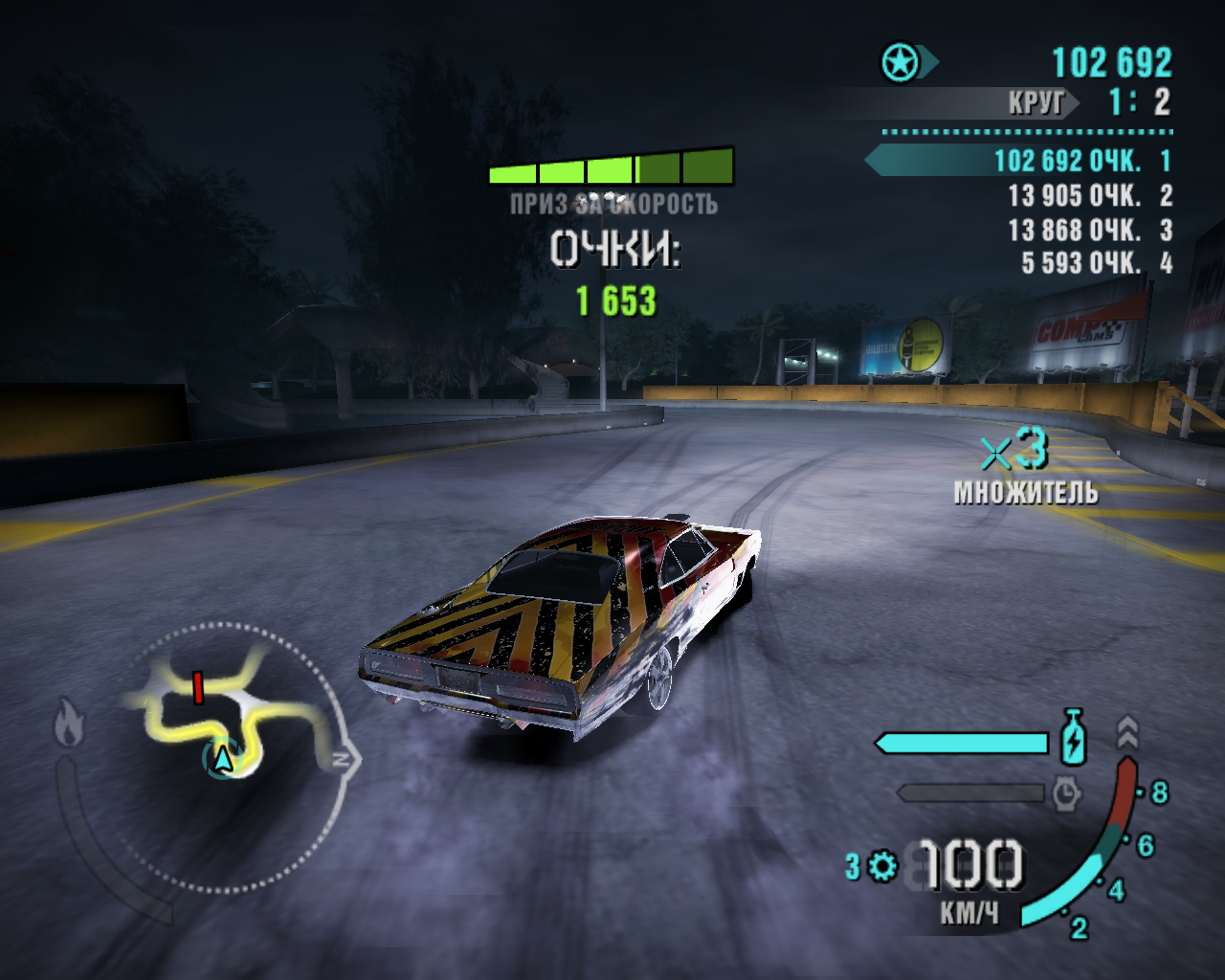Click the gear cog icon by the speedometer
The width and height of the screenshot is (1225, 980).
pyautogui.click(x=882, y=867)
